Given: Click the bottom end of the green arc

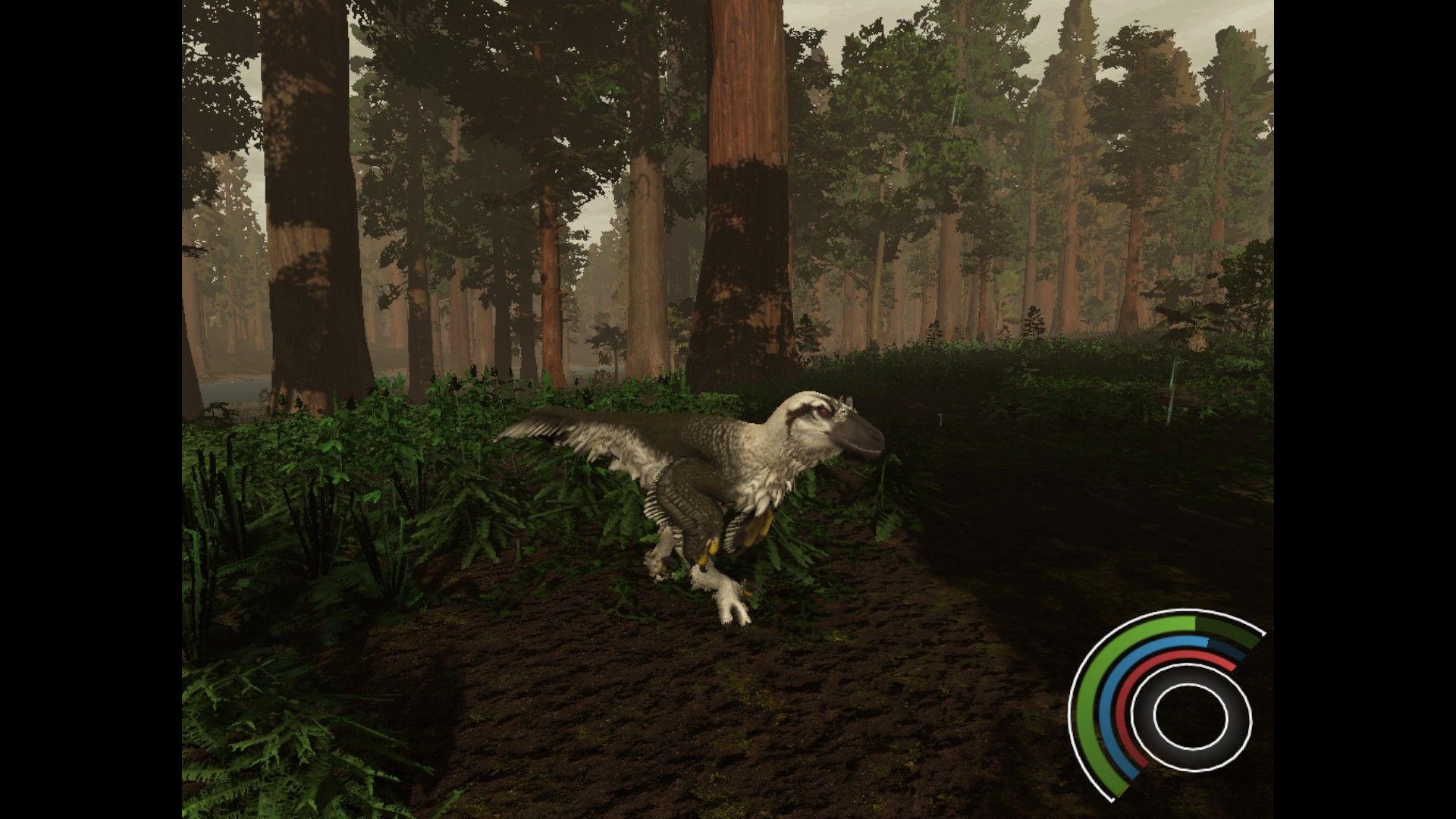Looking at the screenshot, I should pyautogui.click(x=1121, y=792).
